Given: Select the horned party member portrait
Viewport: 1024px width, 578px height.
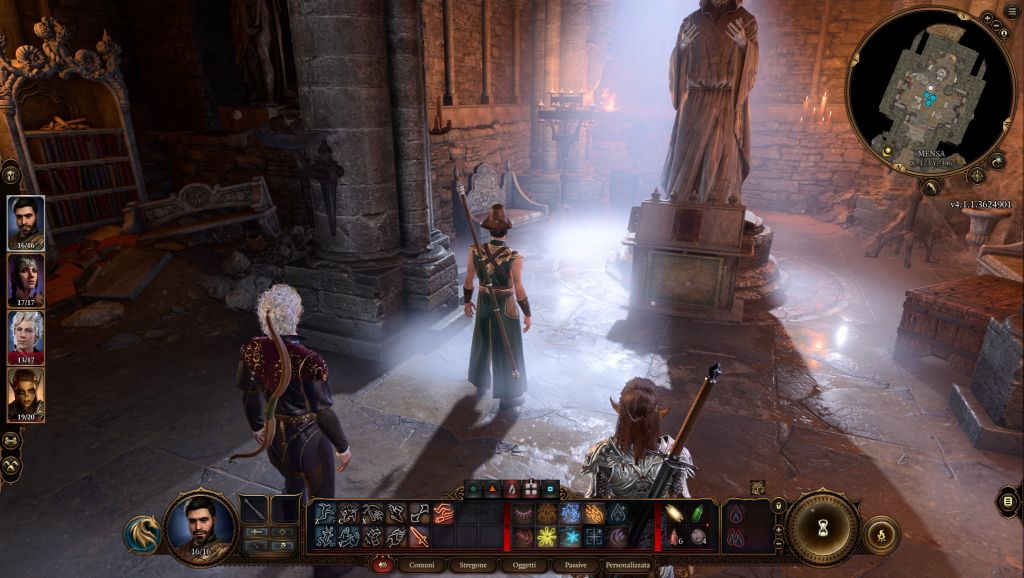Looking at the screenshot, I should tap(25, 394).
